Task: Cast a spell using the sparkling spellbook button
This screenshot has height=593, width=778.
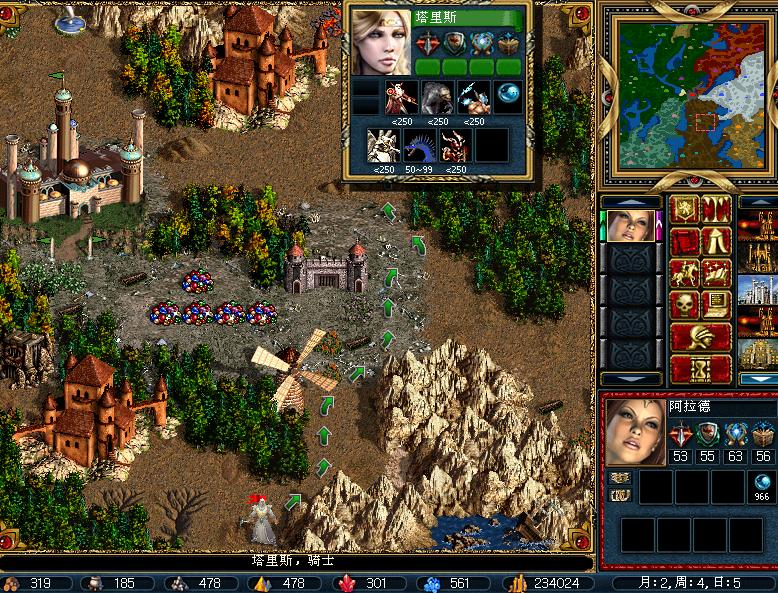Action: point(716,273)
